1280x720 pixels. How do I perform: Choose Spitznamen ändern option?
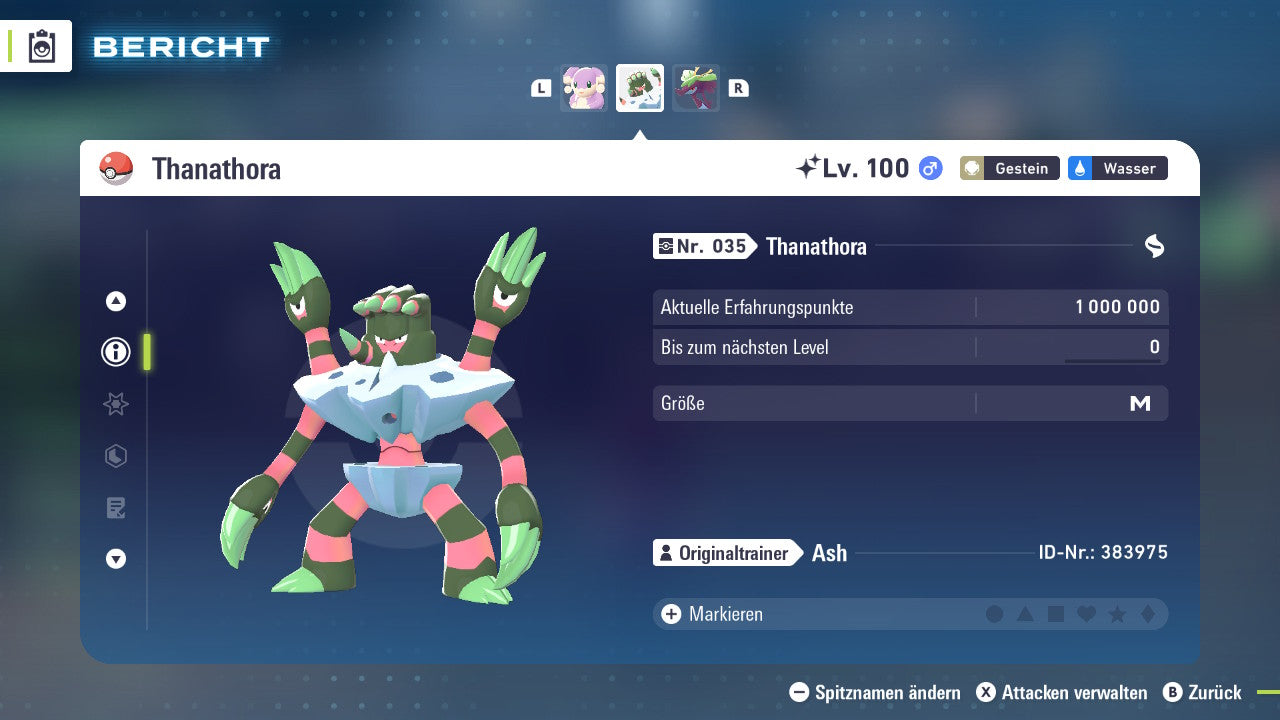click(875, 692)
